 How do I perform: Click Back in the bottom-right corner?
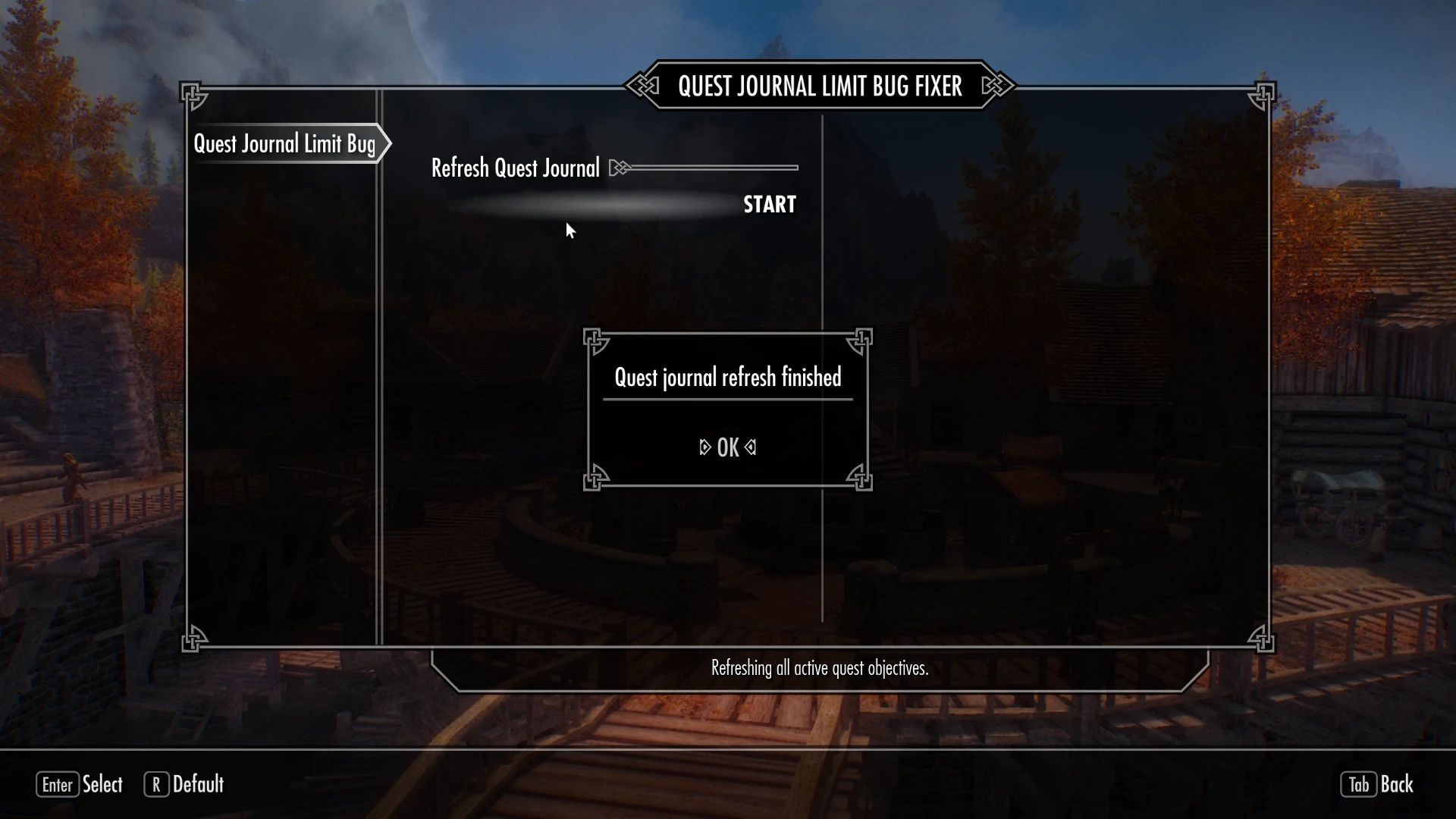tap(1399, 785)
